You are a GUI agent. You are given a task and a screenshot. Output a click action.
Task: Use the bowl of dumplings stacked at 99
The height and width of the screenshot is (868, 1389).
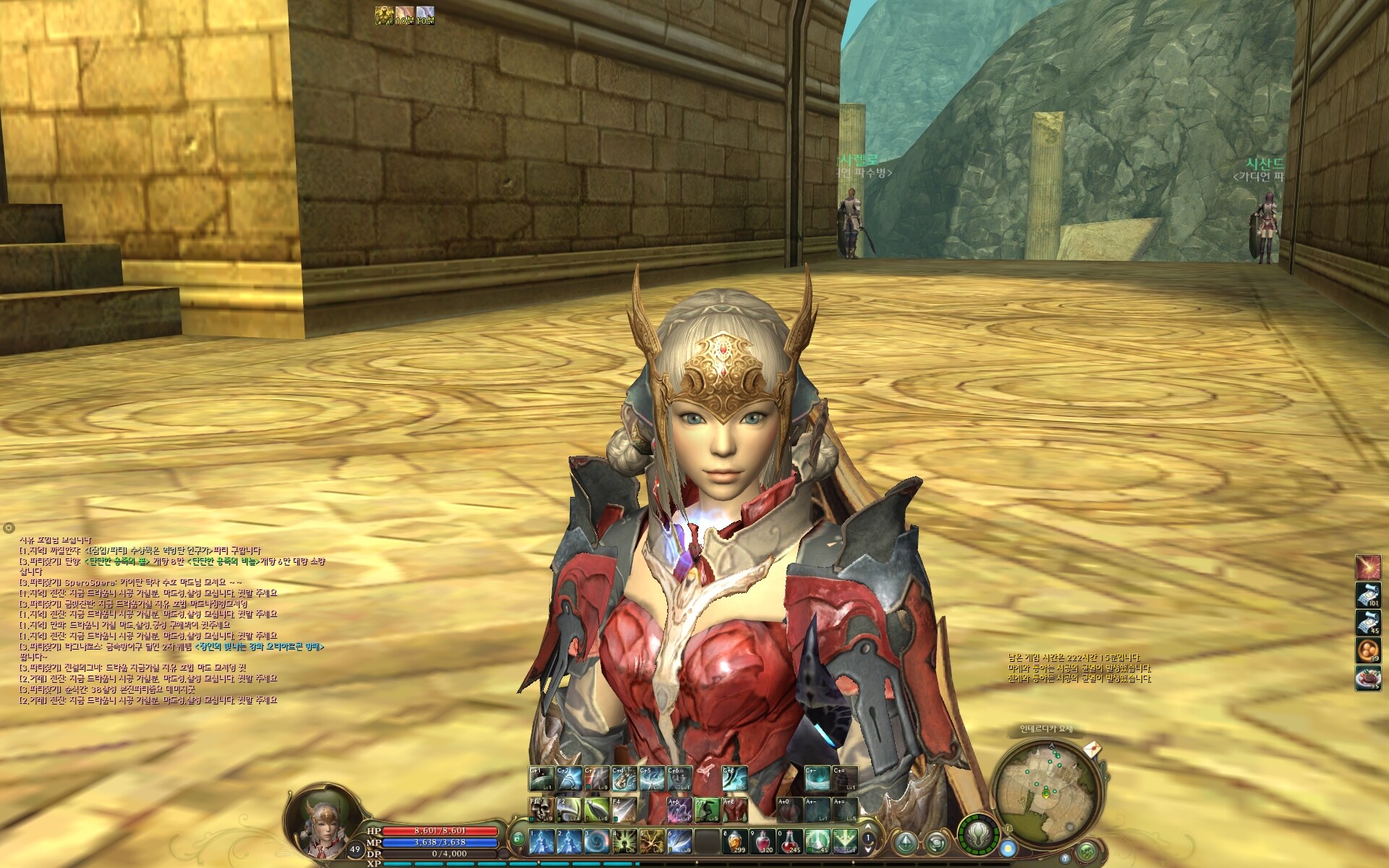tap(1367, 650)
